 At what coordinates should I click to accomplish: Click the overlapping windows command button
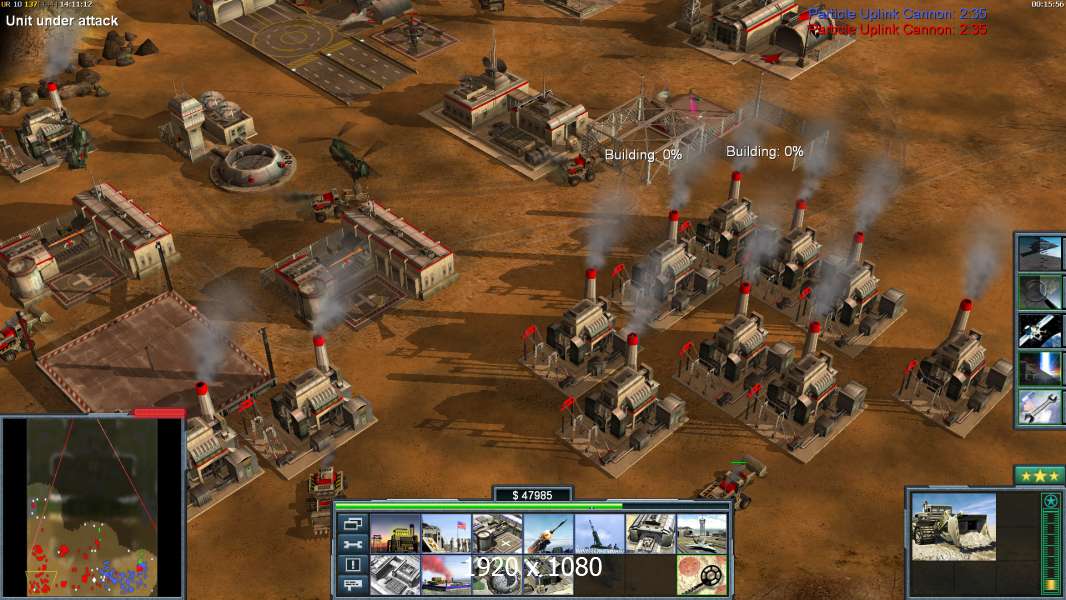pos(352,523)
